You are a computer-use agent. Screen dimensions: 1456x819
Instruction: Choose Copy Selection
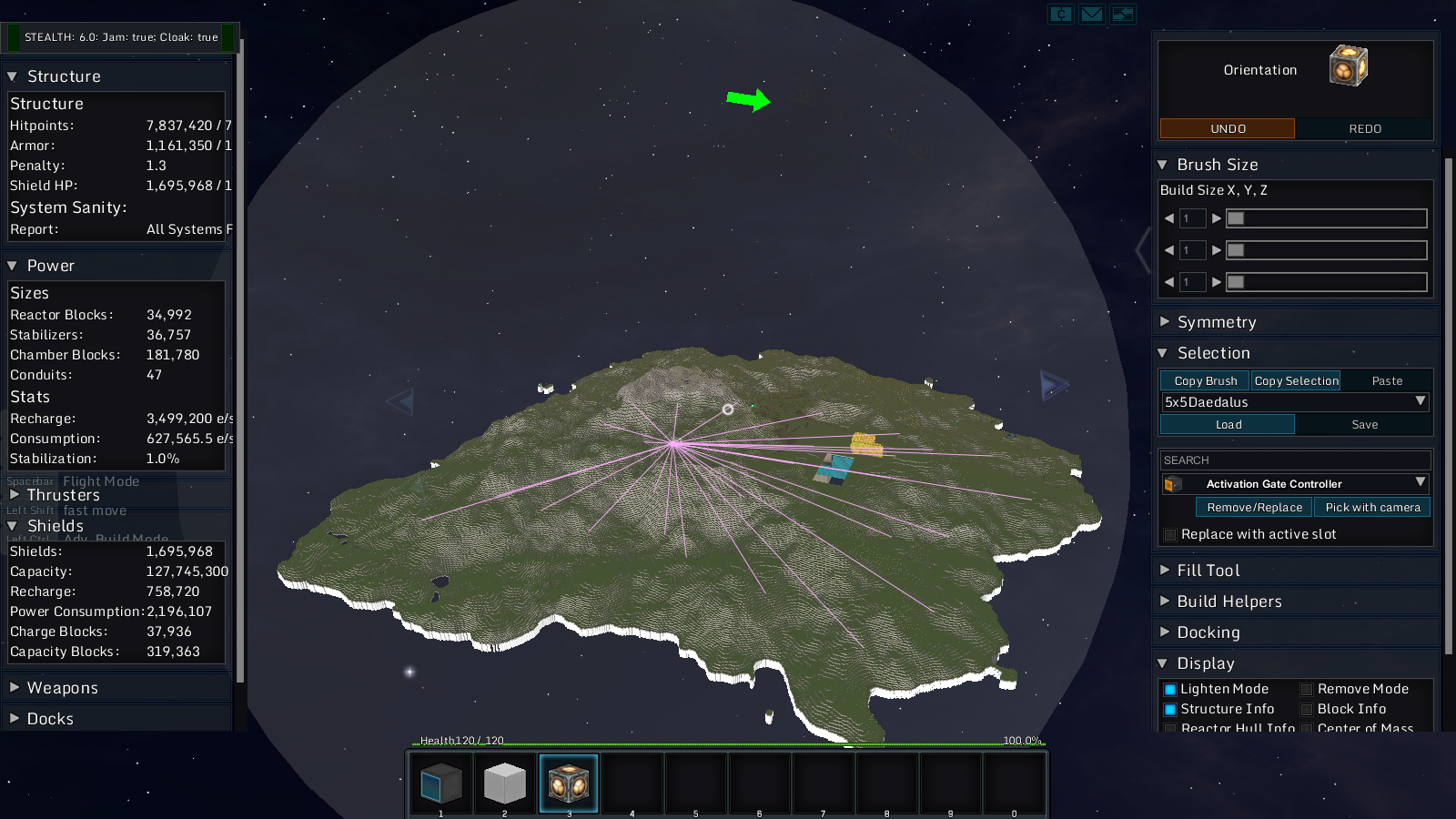[x=1296, y=381]
